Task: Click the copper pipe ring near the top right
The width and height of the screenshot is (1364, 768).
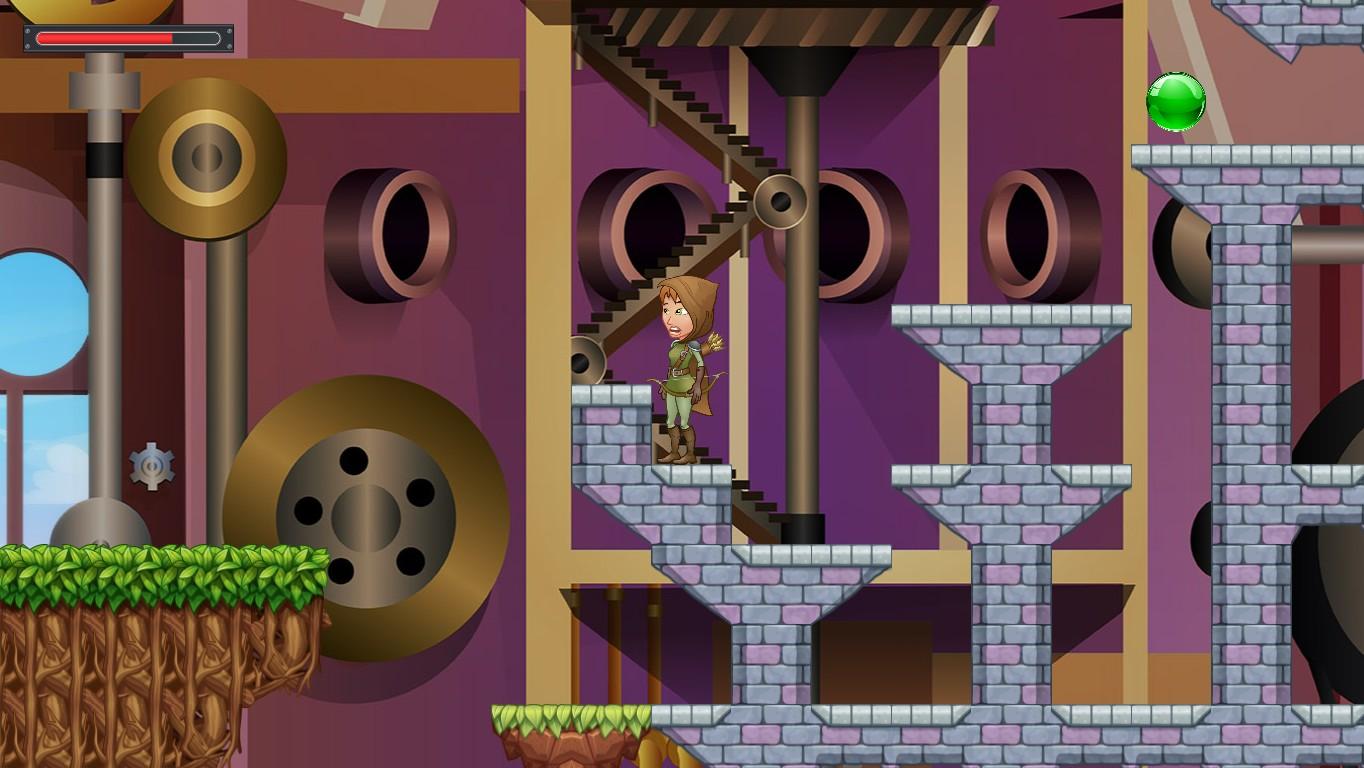Action: (x=1020, y=230)
